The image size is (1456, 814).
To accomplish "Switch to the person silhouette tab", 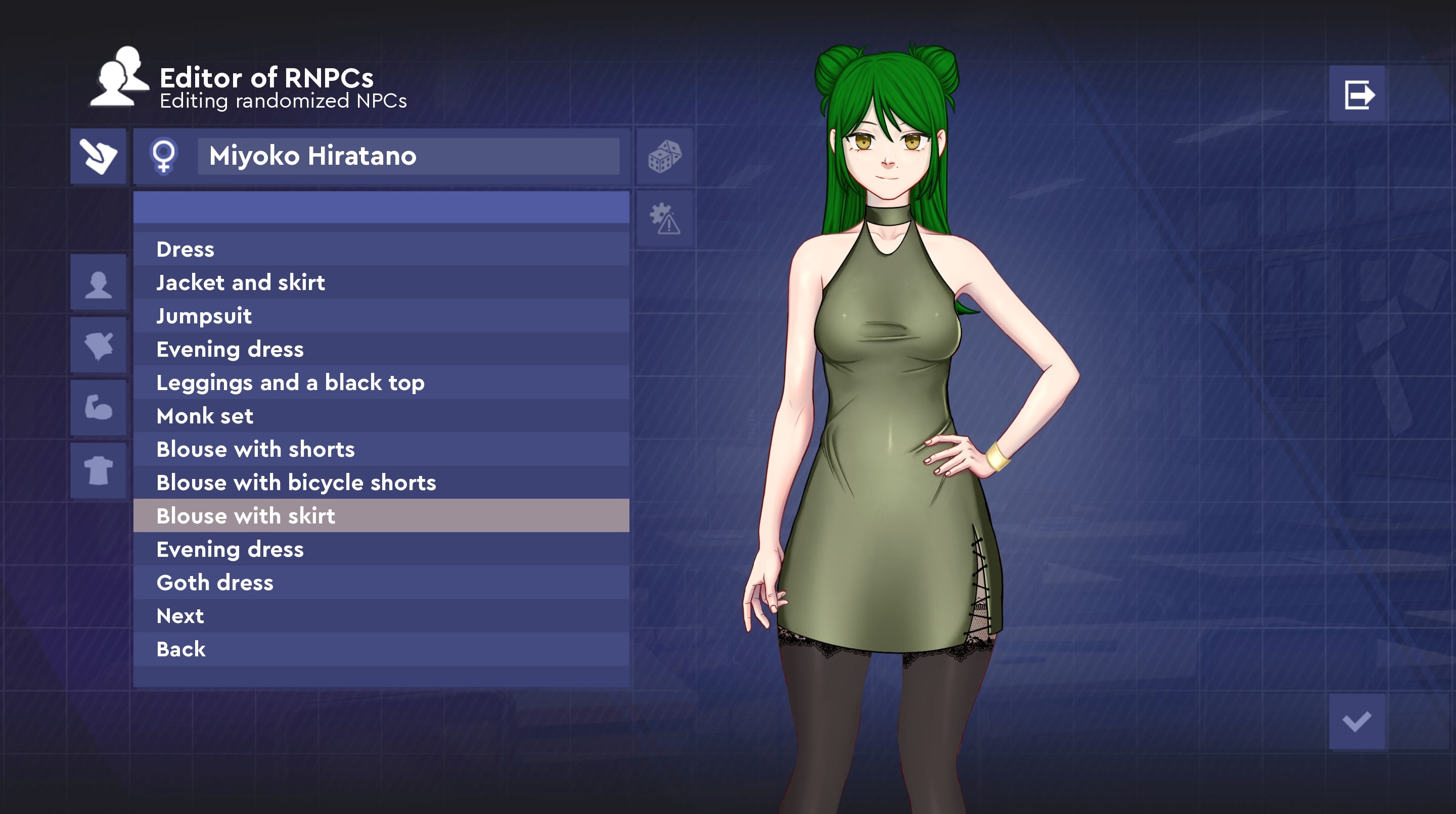I will pyautogui.click(x=99, y=282).
